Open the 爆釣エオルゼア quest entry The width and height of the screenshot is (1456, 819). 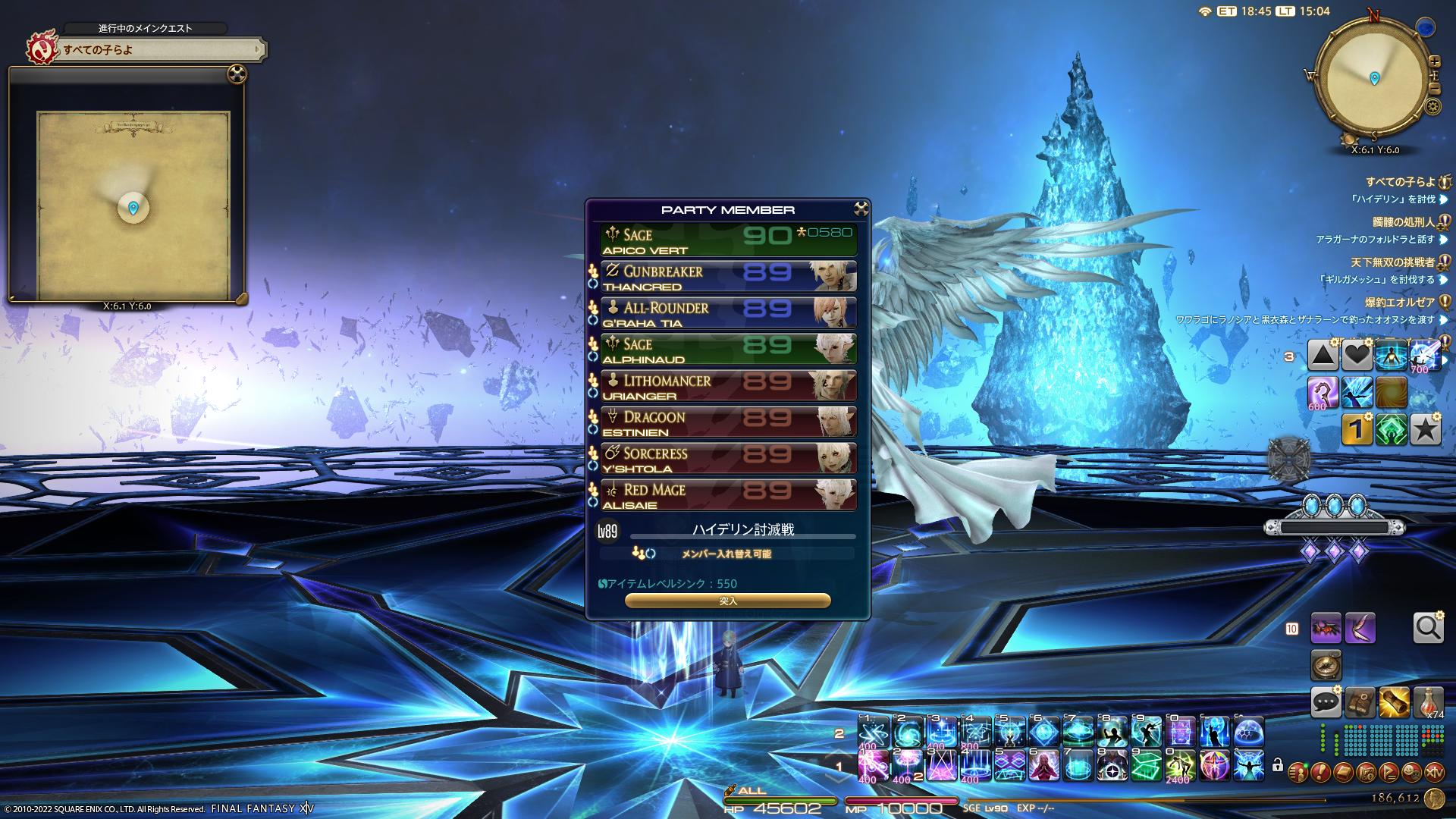[x=1399, y=303]
